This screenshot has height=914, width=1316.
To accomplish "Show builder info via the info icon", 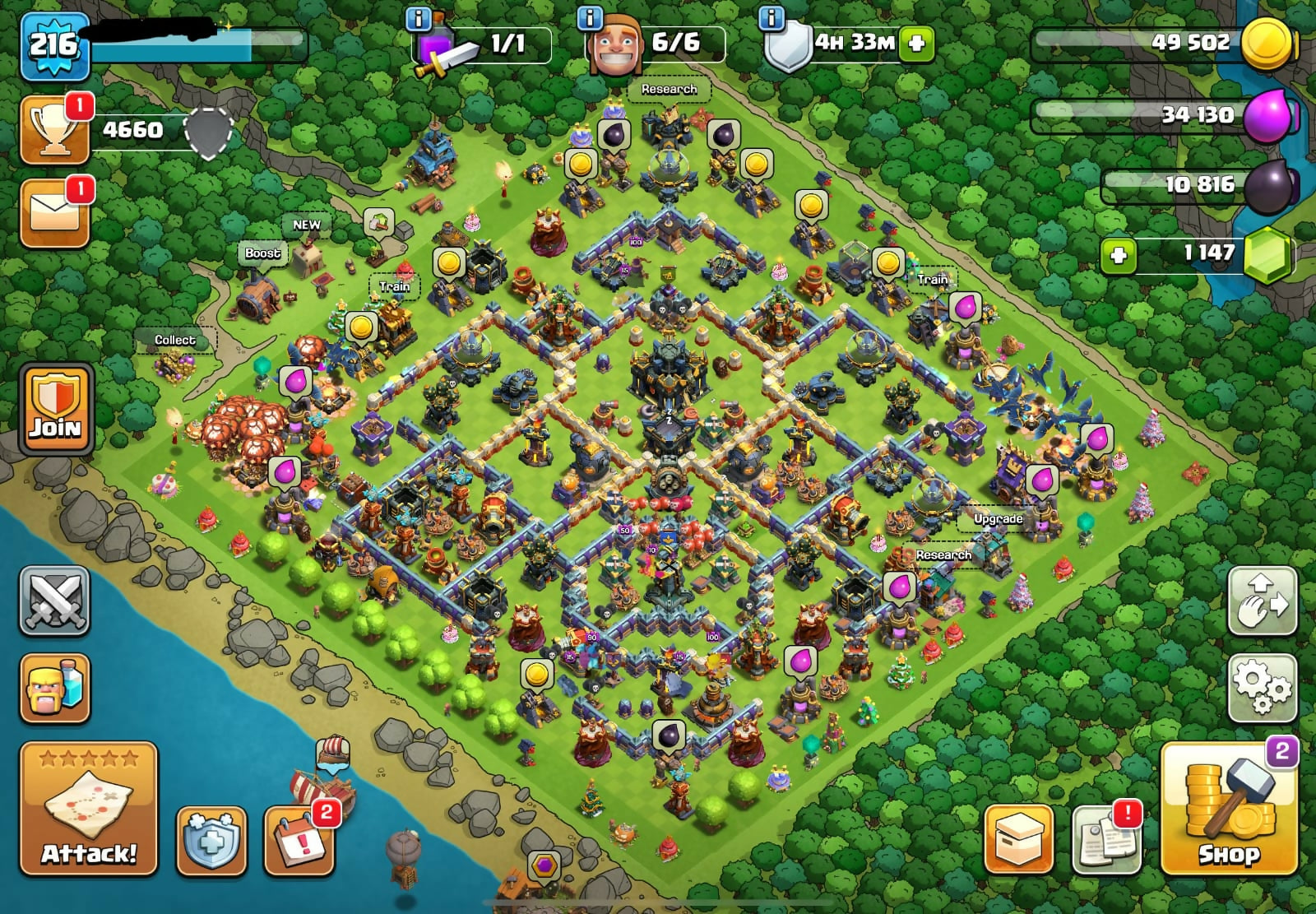I will pos(590,18).
